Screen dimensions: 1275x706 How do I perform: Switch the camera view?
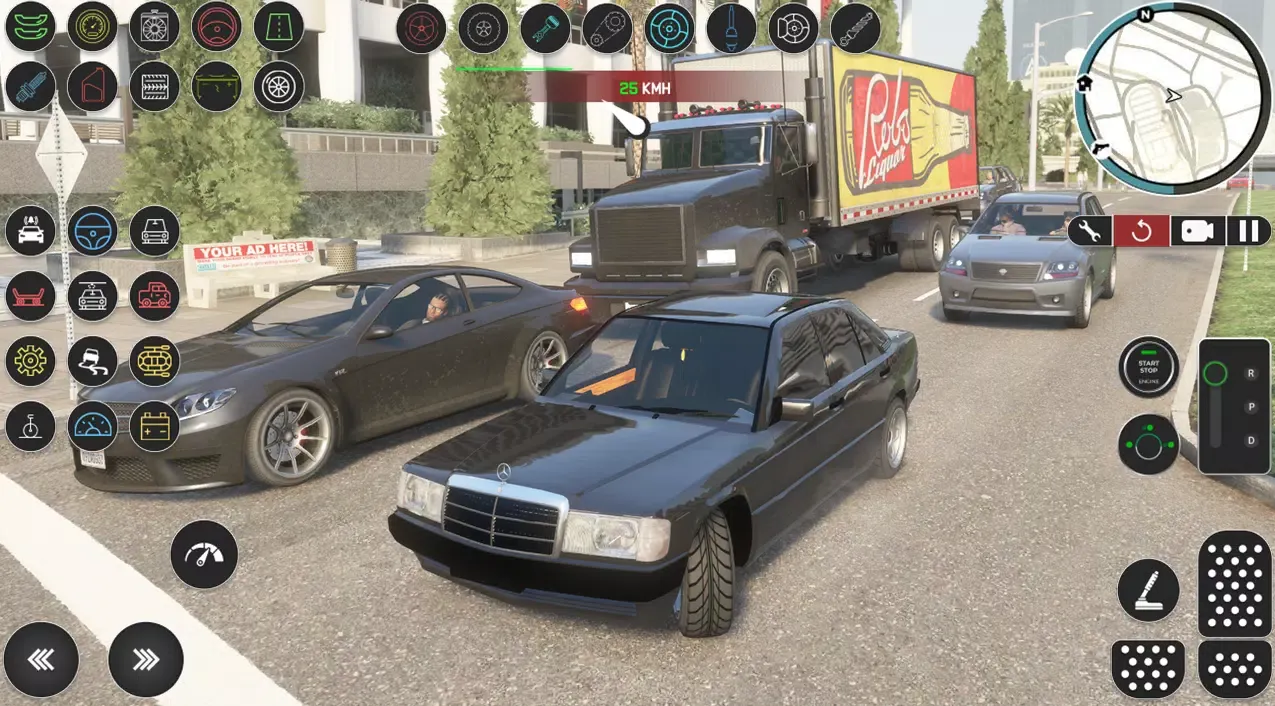(1196, 231)
